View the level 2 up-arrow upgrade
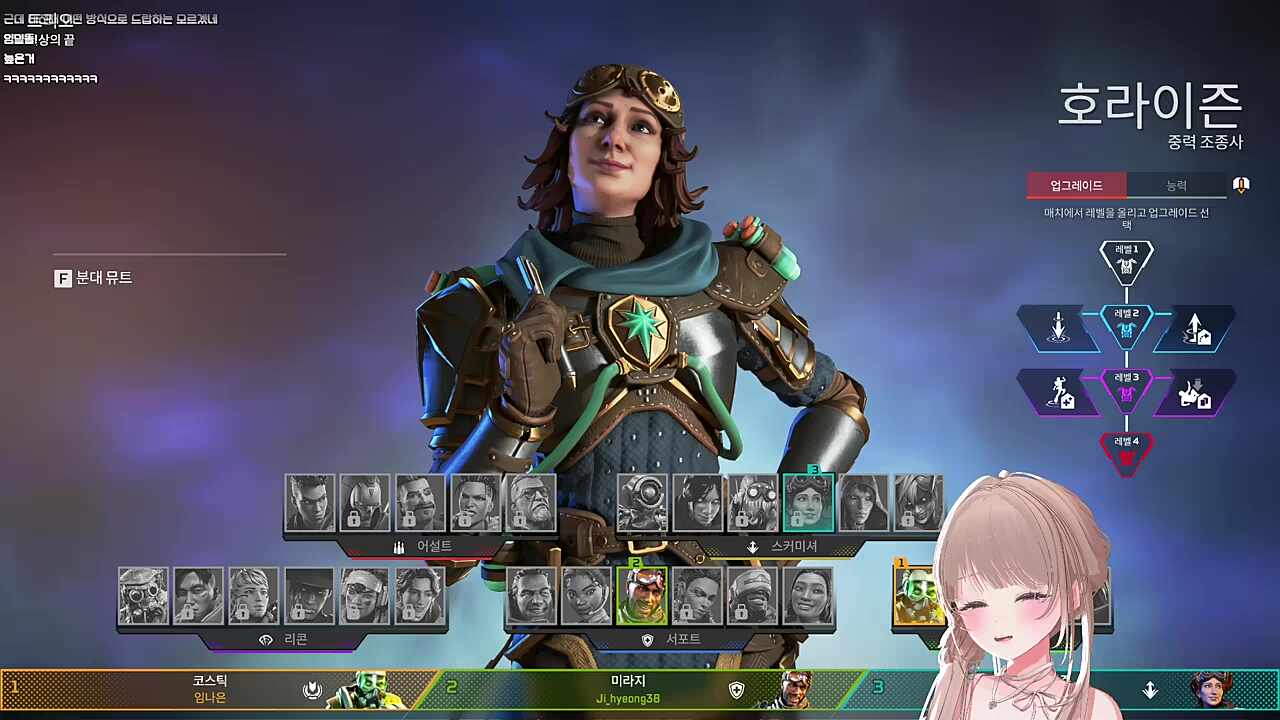The width and height of the screenshot is (1280, 720). (1195, 328)
